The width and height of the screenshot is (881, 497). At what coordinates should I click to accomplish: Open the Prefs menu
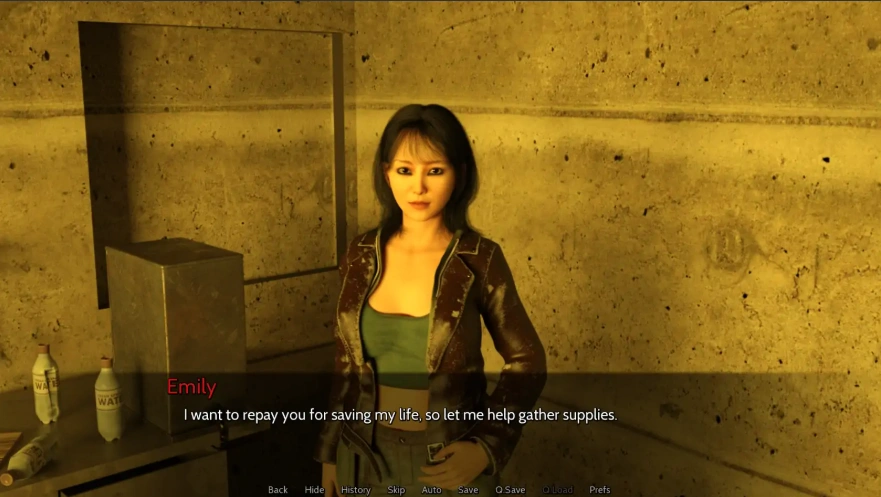pyautogui.click(x=600, y=490)
